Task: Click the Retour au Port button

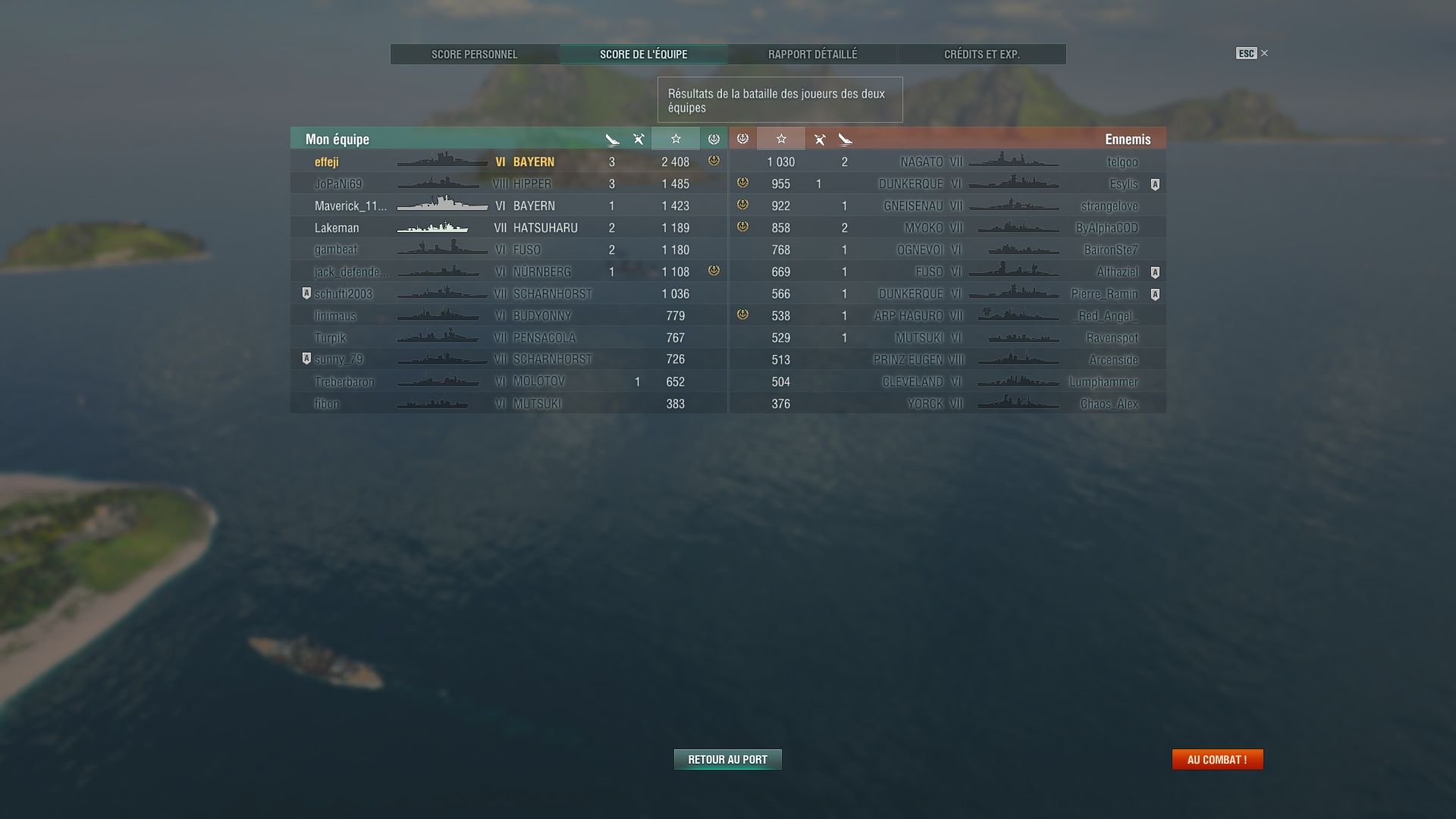Action: pos(727,759)
